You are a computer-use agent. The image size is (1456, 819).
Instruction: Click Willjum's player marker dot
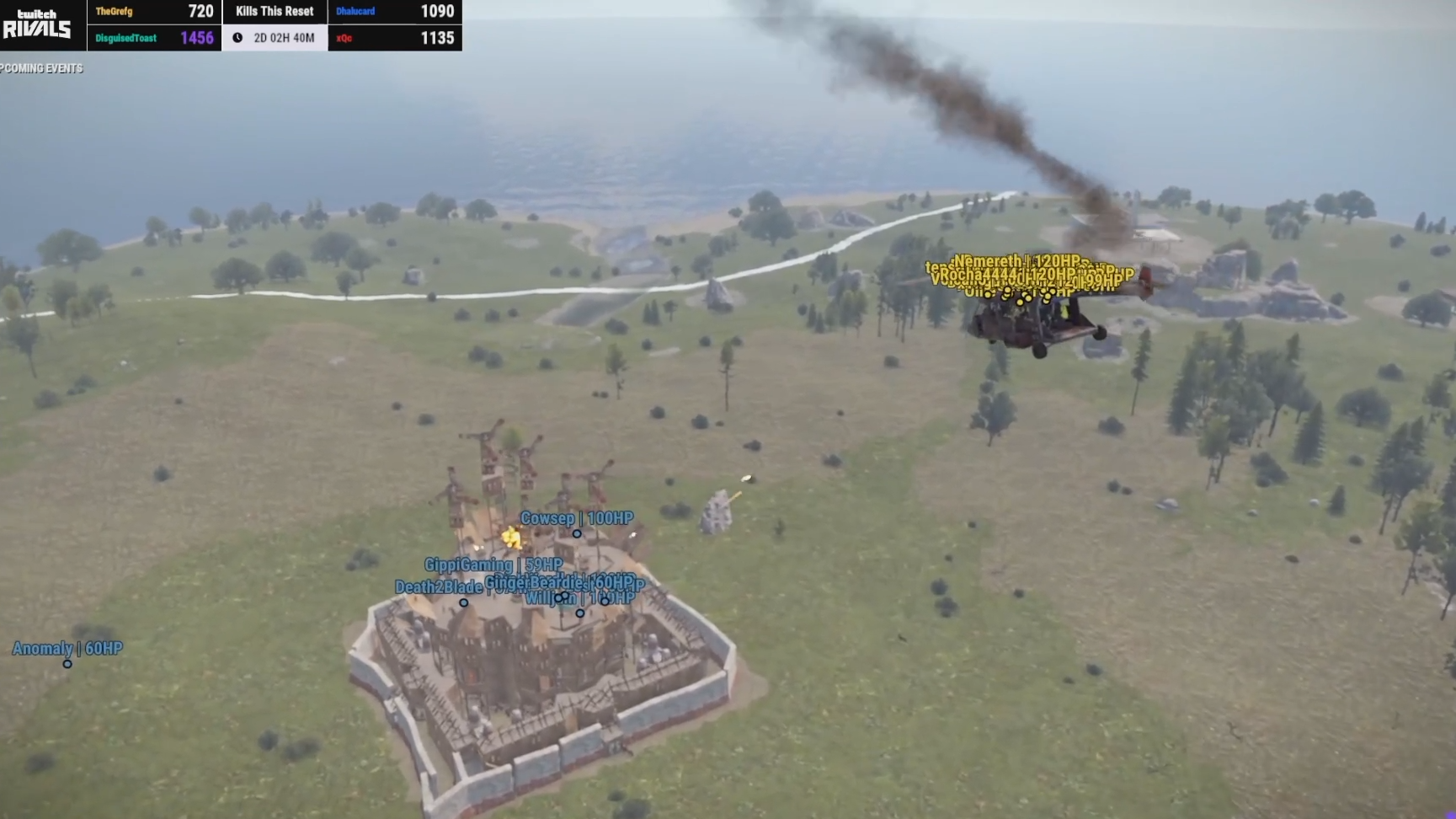coord(579,613)
